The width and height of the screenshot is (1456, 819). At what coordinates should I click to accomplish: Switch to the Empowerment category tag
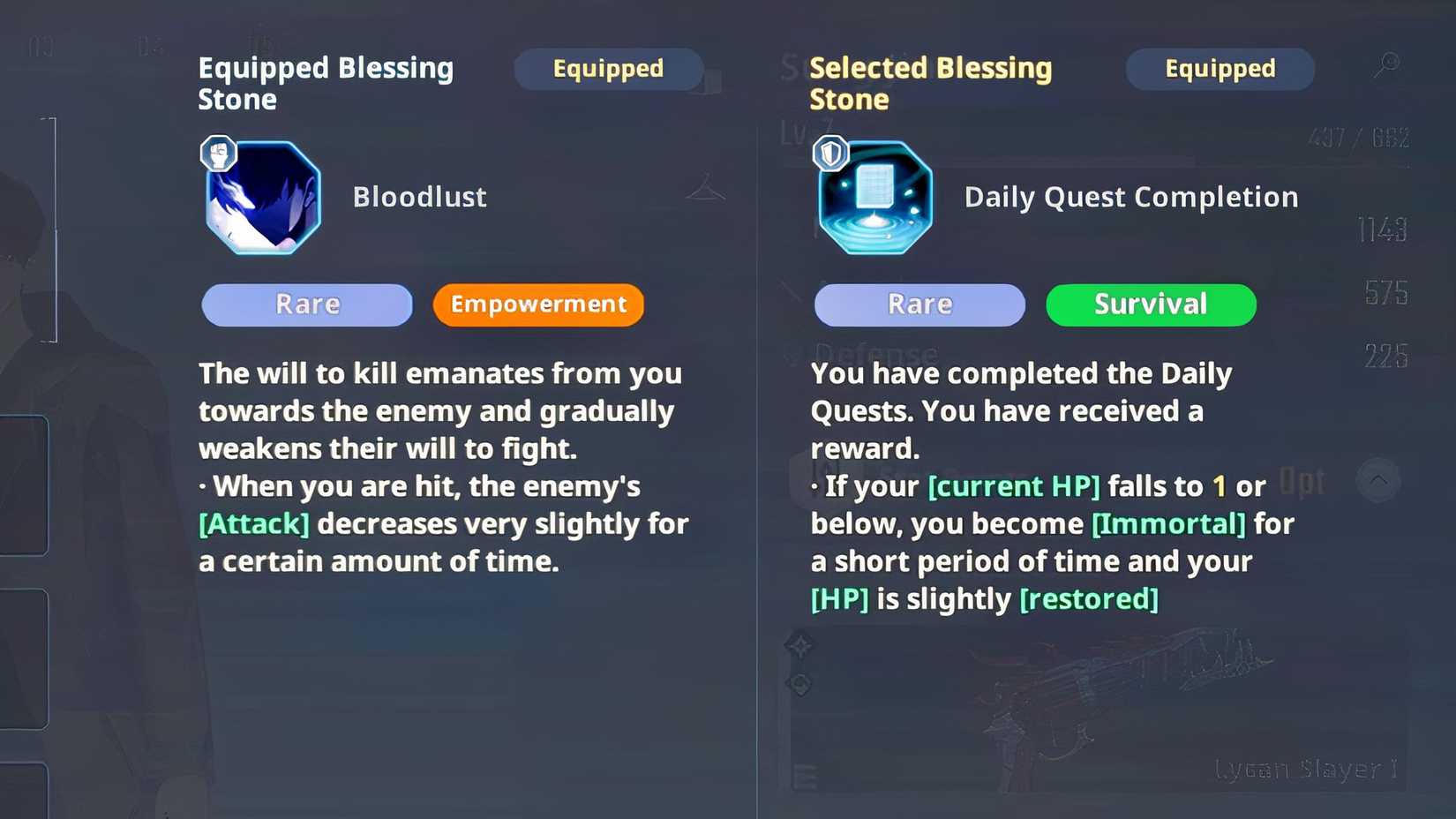538,304
